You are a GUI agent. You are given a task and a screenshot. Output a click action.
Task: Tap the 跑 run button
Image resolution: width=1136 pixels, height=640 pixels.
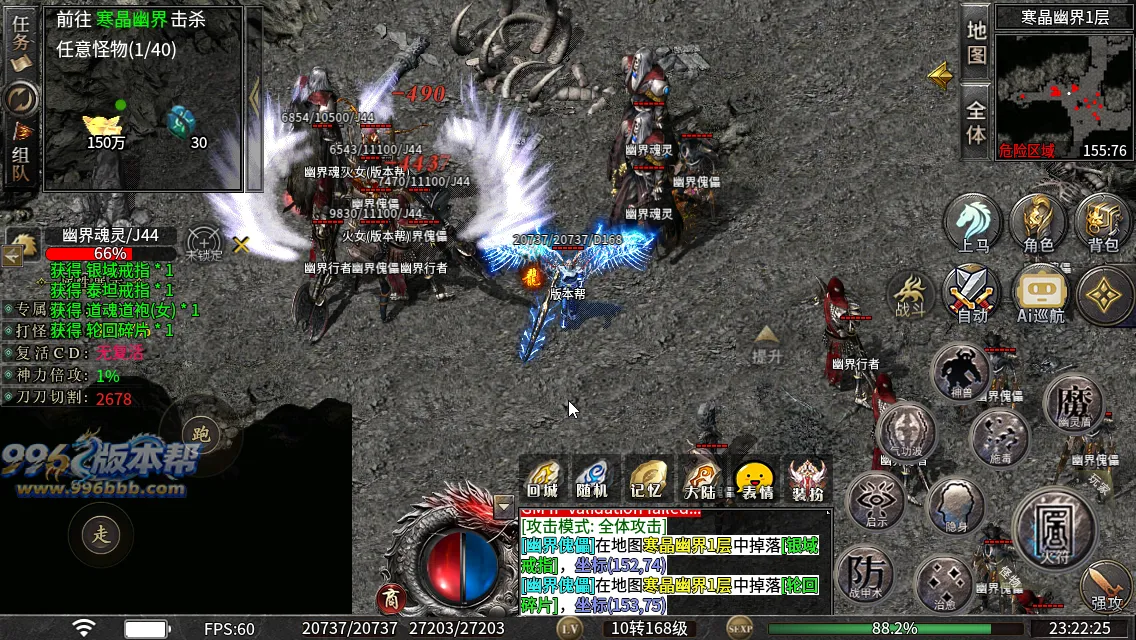(201, 434)
